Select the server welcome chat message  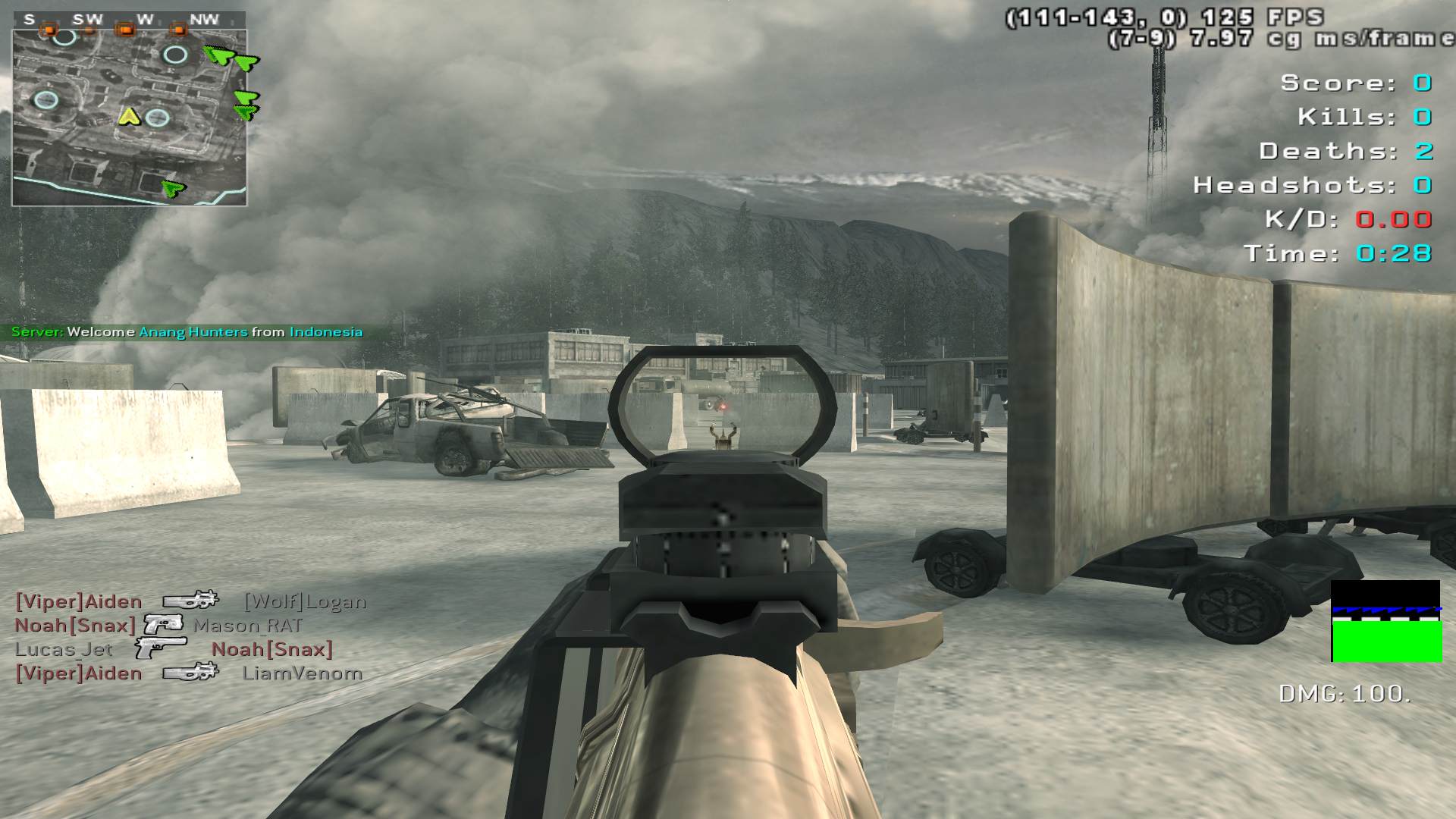pyautogui.click(x=187, y=332)
